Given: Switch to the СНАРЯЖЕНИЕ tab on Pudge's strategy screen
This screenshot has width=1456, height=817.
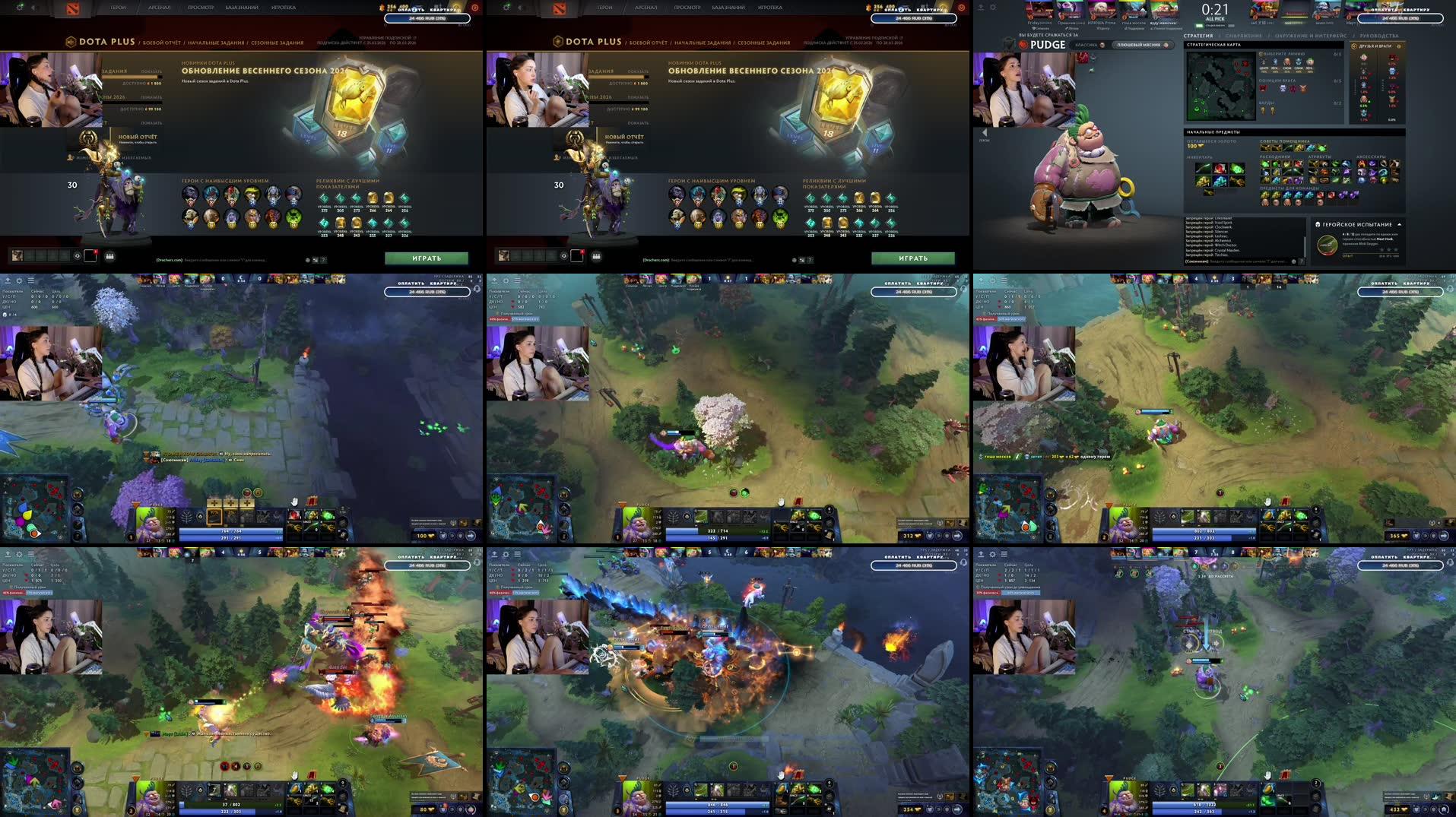Looking at the screenshot, I should tap(1242, 36).
